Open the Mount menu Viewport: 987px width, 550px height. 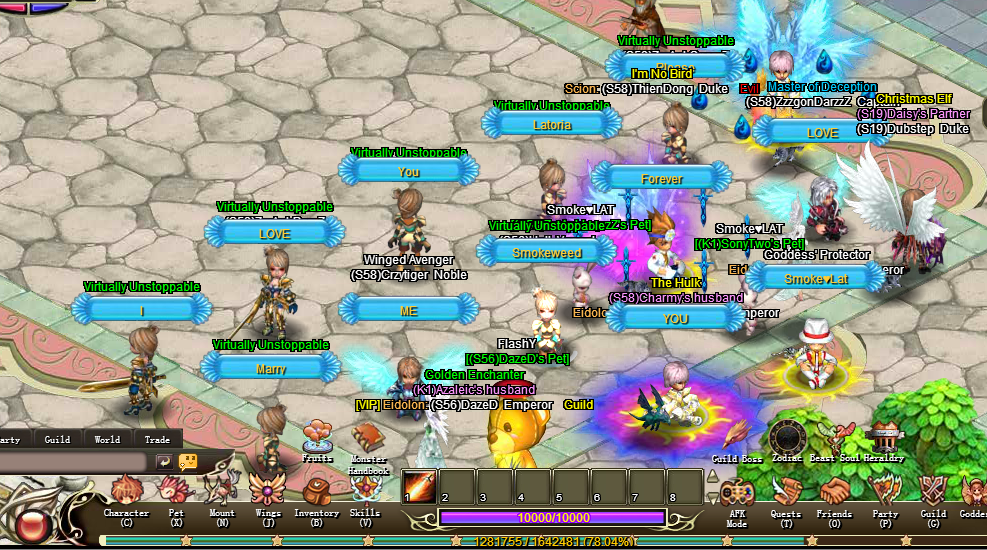tap(221, 493)
